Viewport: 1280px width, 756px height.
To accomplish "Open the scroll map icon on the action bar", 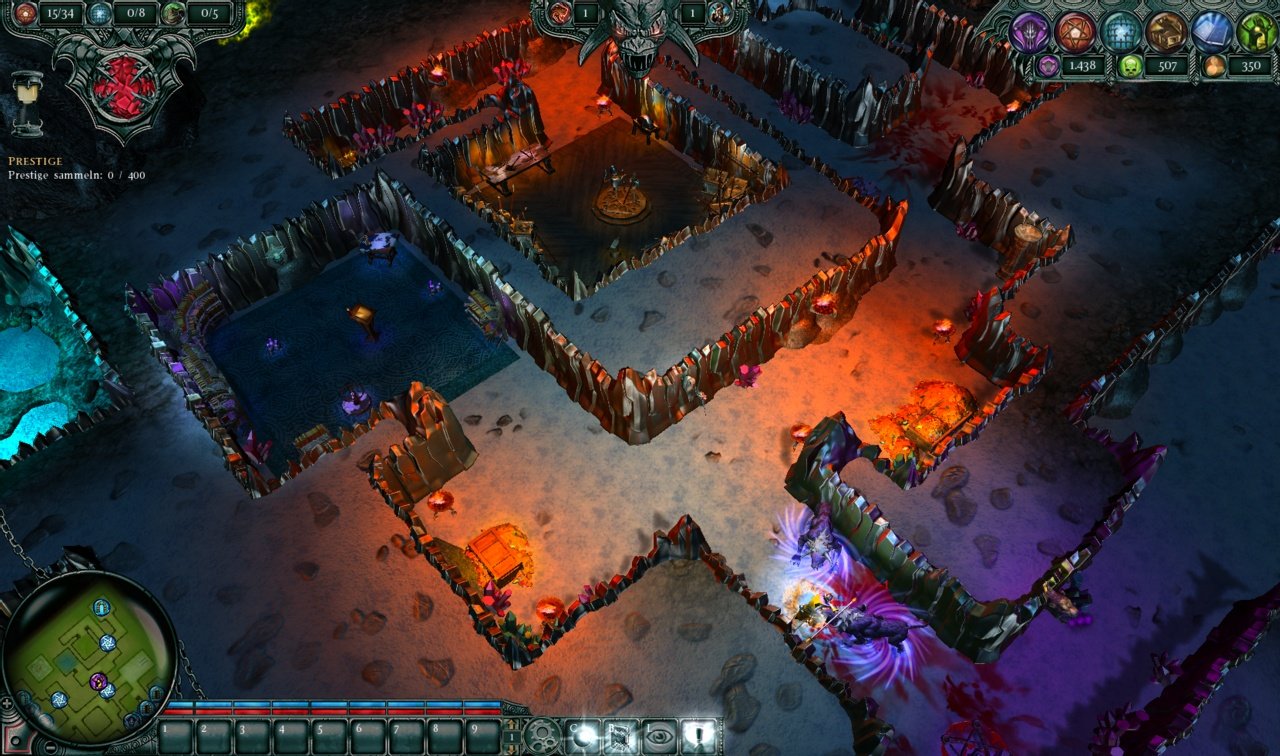I will click(620, 738).
